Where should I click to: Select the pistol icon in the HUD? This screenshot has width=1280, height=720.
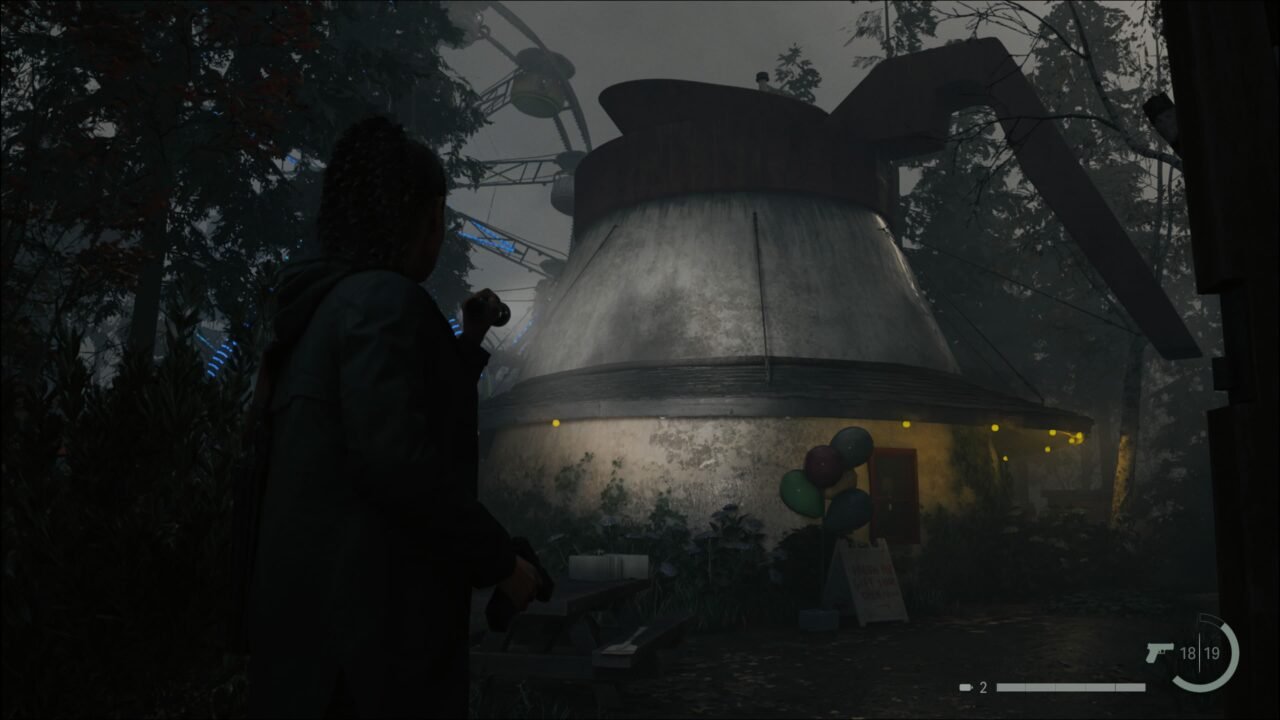(x=1156, y=653)
